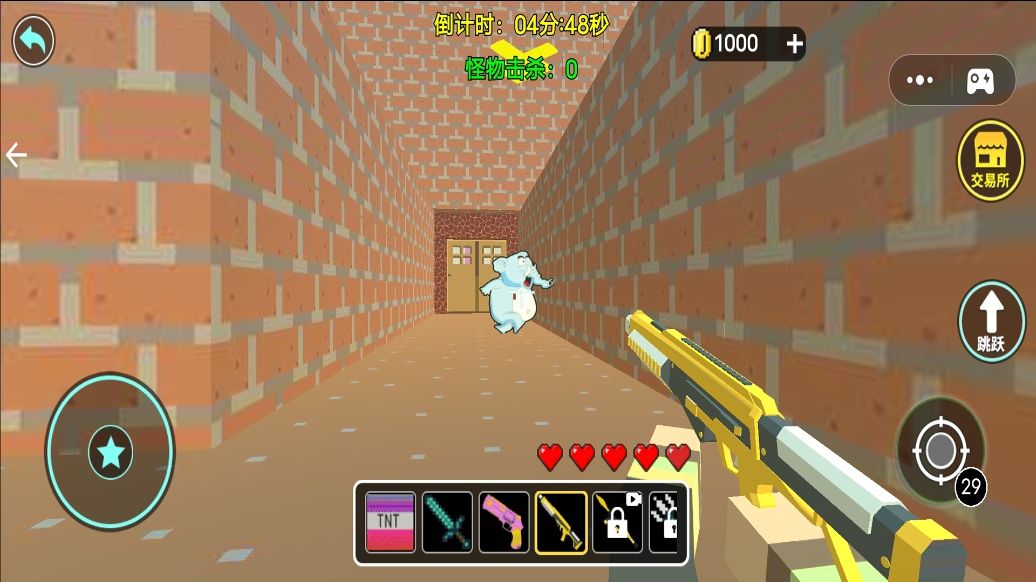Click the gamepad icon in top-right capsule
The width and height of the screenshot is (1036, 582).
979,81
